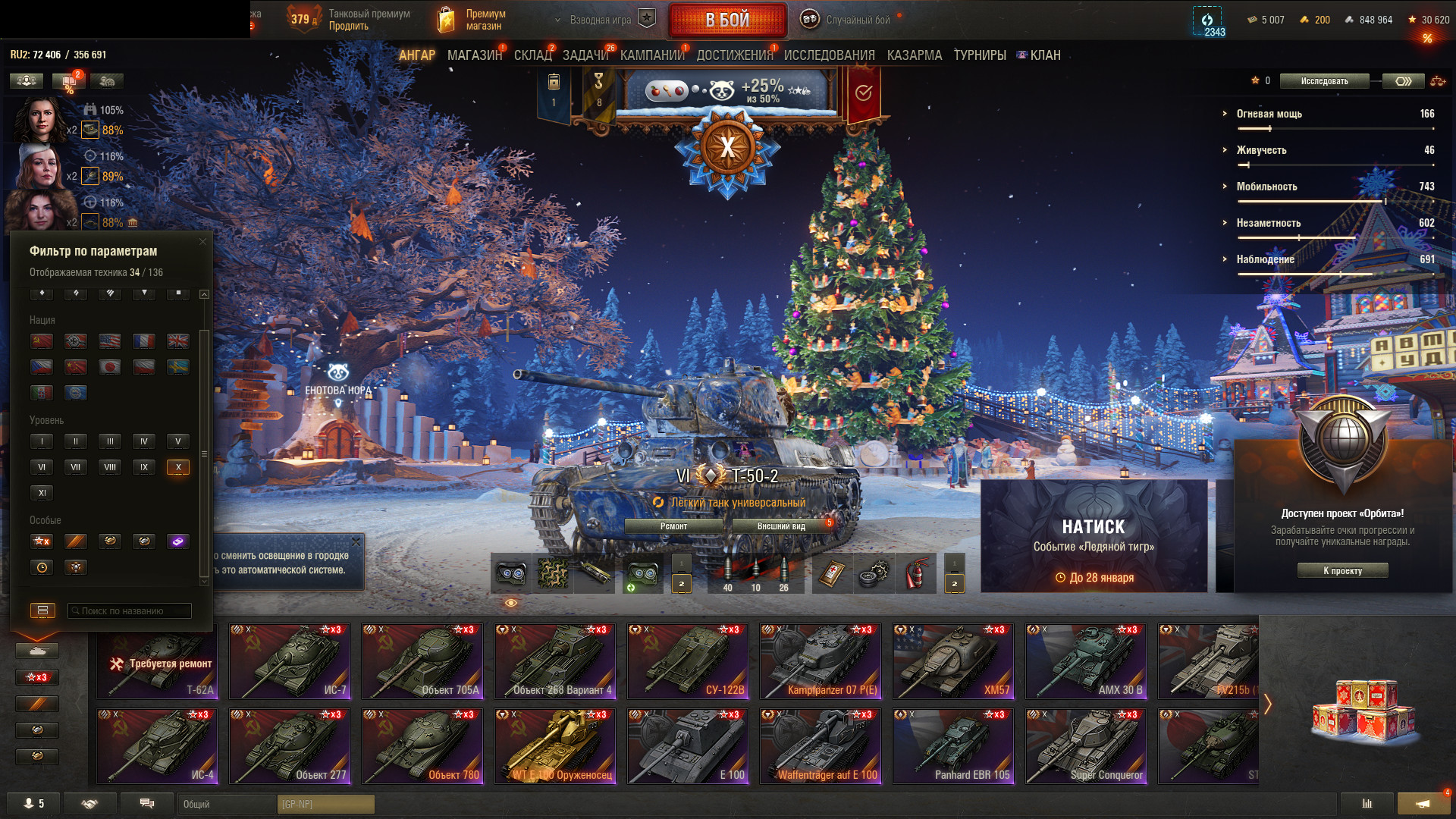Viewport: 1456px width, 819px height.
Task: Click the Ремонт button
Action: click(673, 526)
